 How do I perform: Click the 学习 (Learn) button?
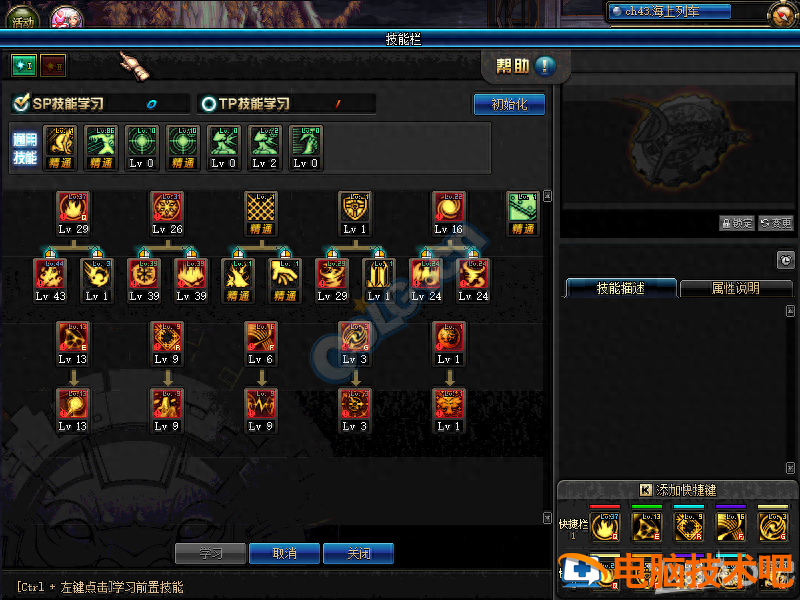(x=210, y=553)
